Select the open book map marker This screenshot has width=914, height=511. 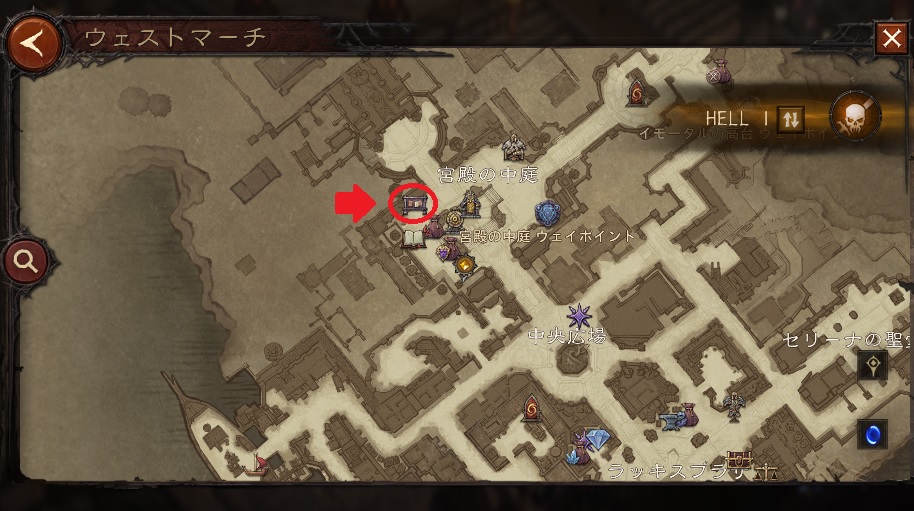[x=414, y=239]
